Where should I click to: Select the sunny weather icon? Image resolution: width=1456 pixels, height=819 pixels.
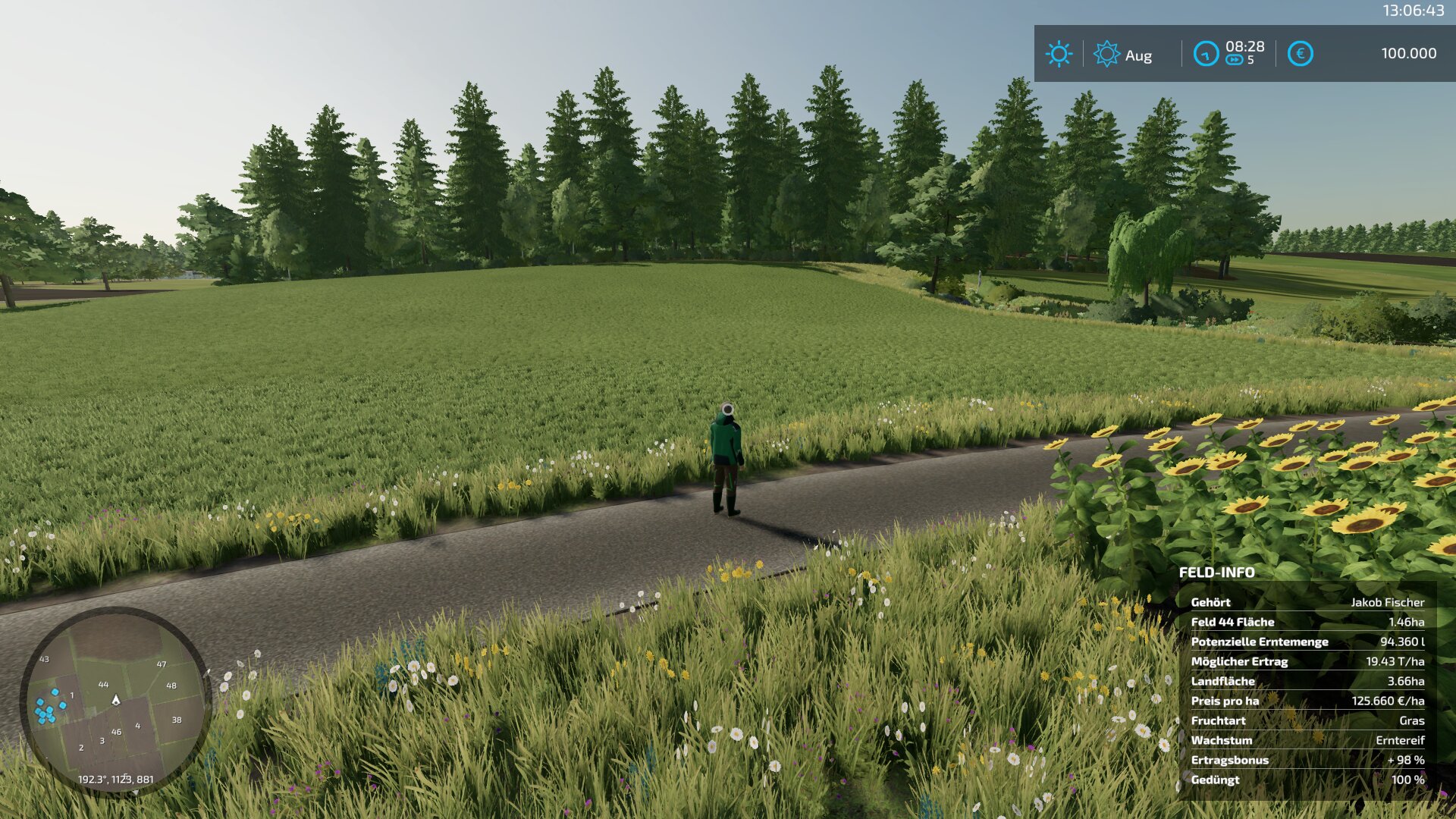click(x=1059, y=54)
